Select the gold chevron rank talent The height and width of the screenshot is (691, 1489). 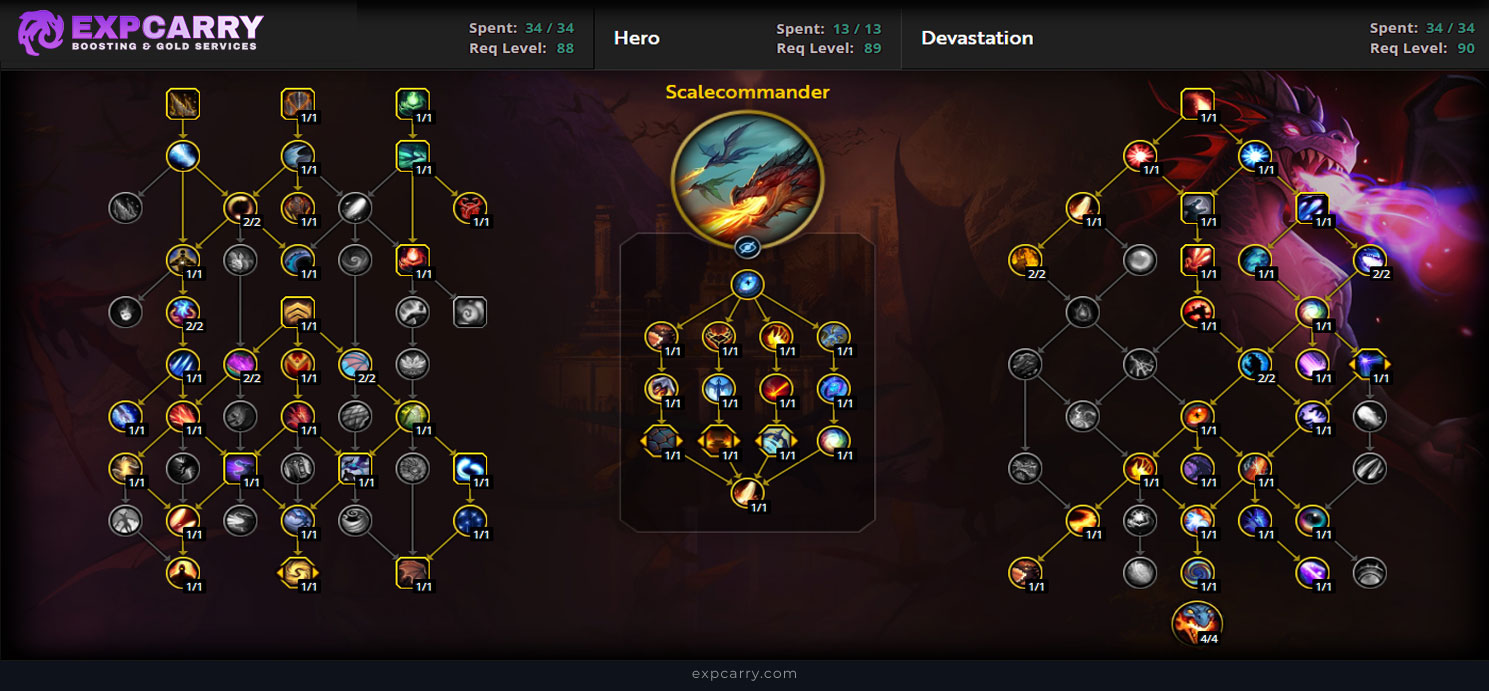(x=298, y=313)
